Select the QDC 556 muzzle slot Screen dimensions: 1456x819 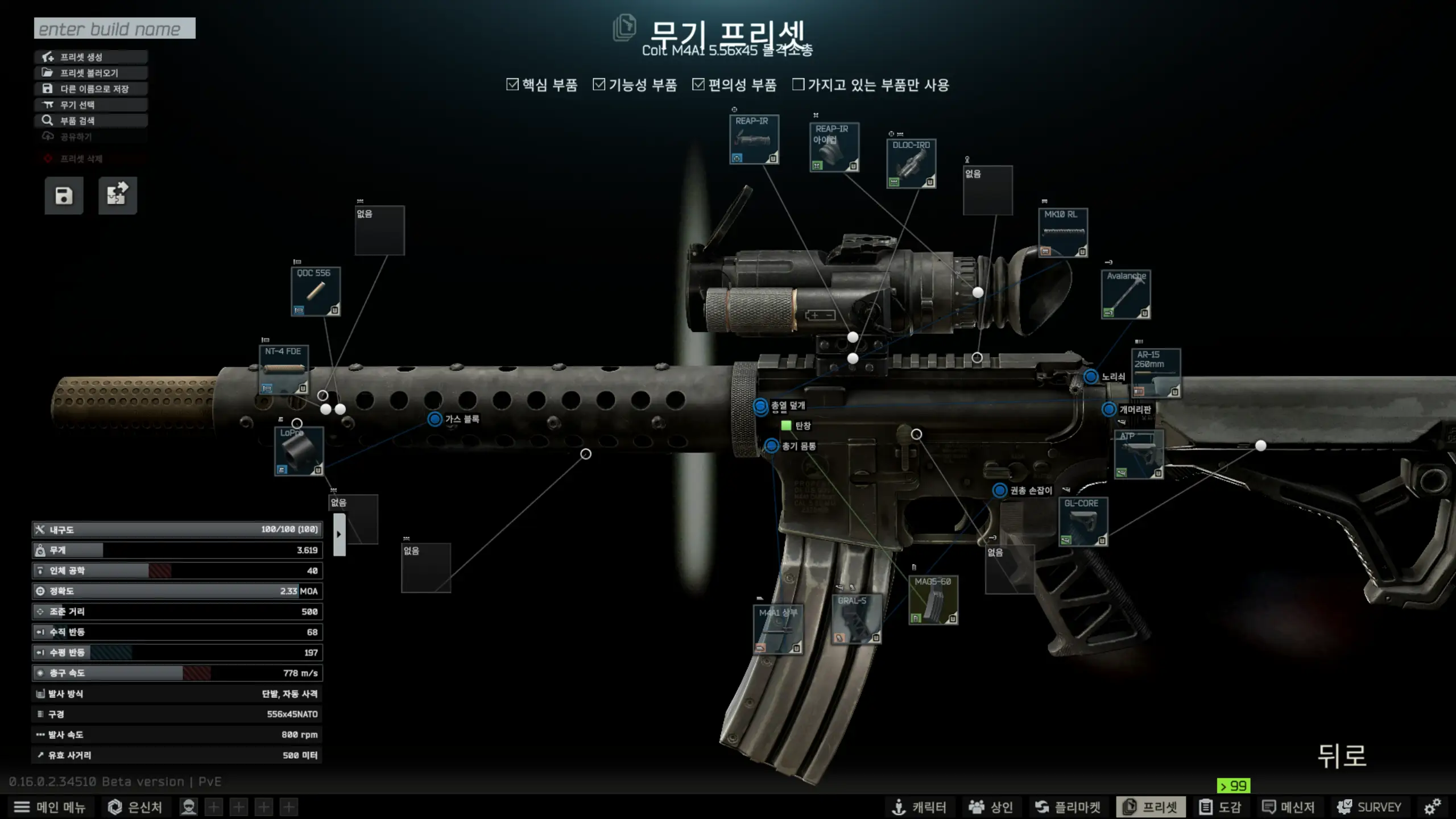click(x=316, y=291)
